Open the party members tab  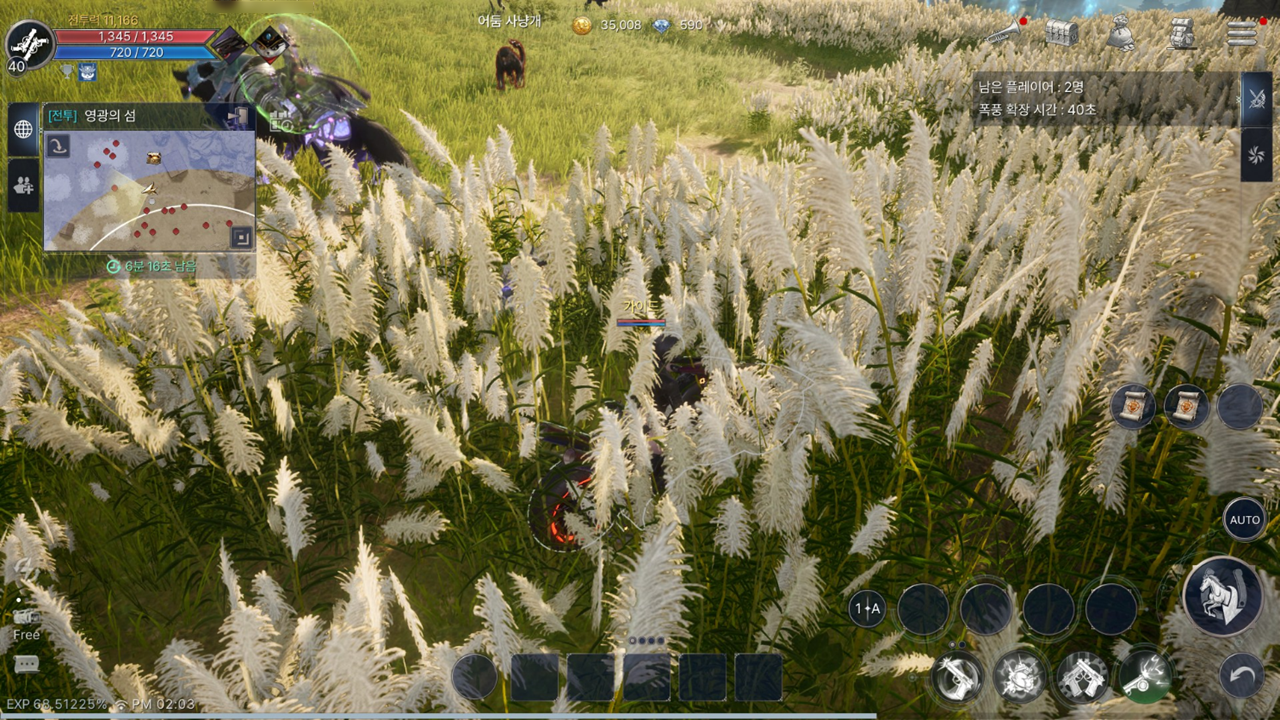(x=23, y=185)
